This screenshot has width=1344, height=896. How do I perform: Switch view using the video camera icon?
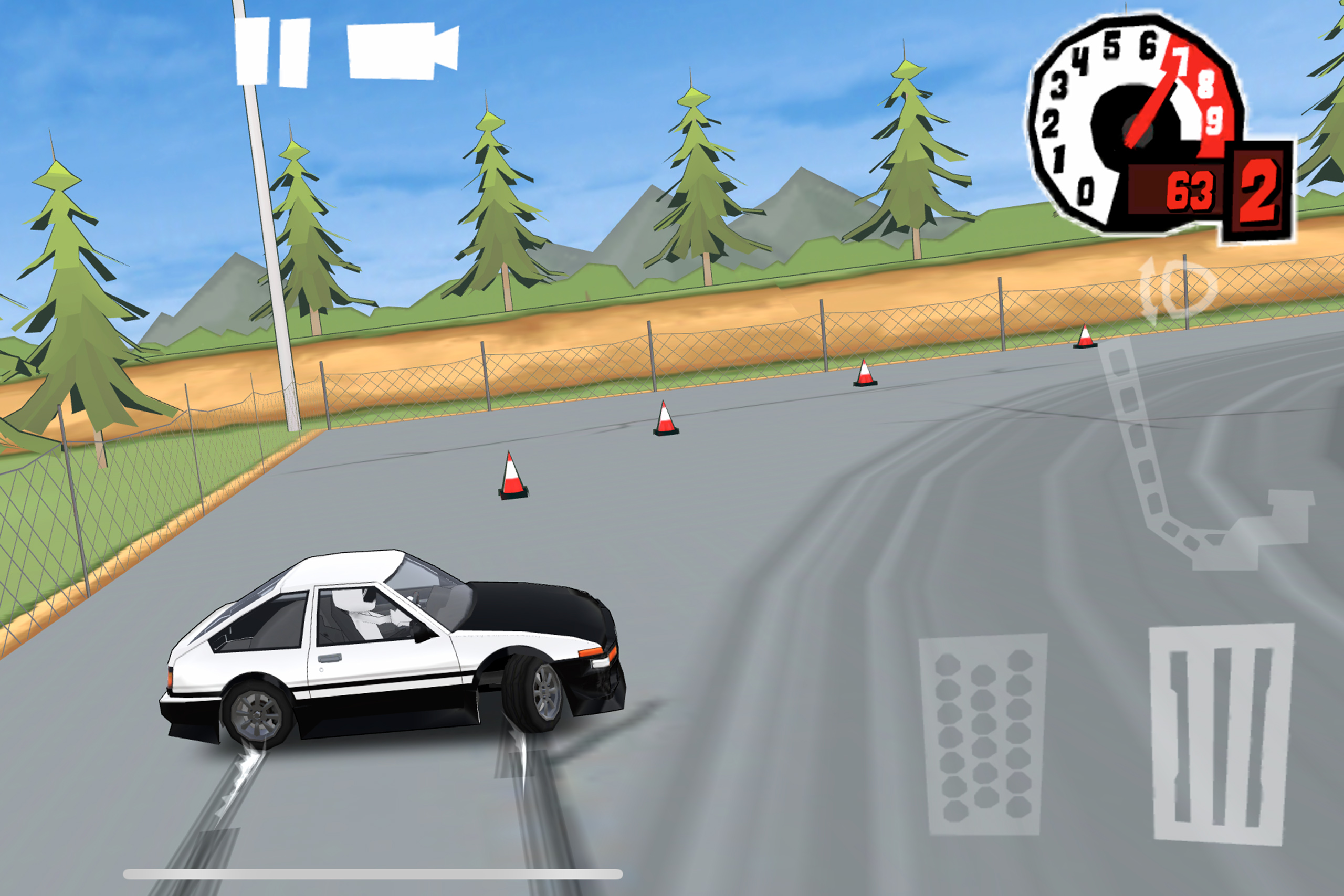[x=403, y=50]
